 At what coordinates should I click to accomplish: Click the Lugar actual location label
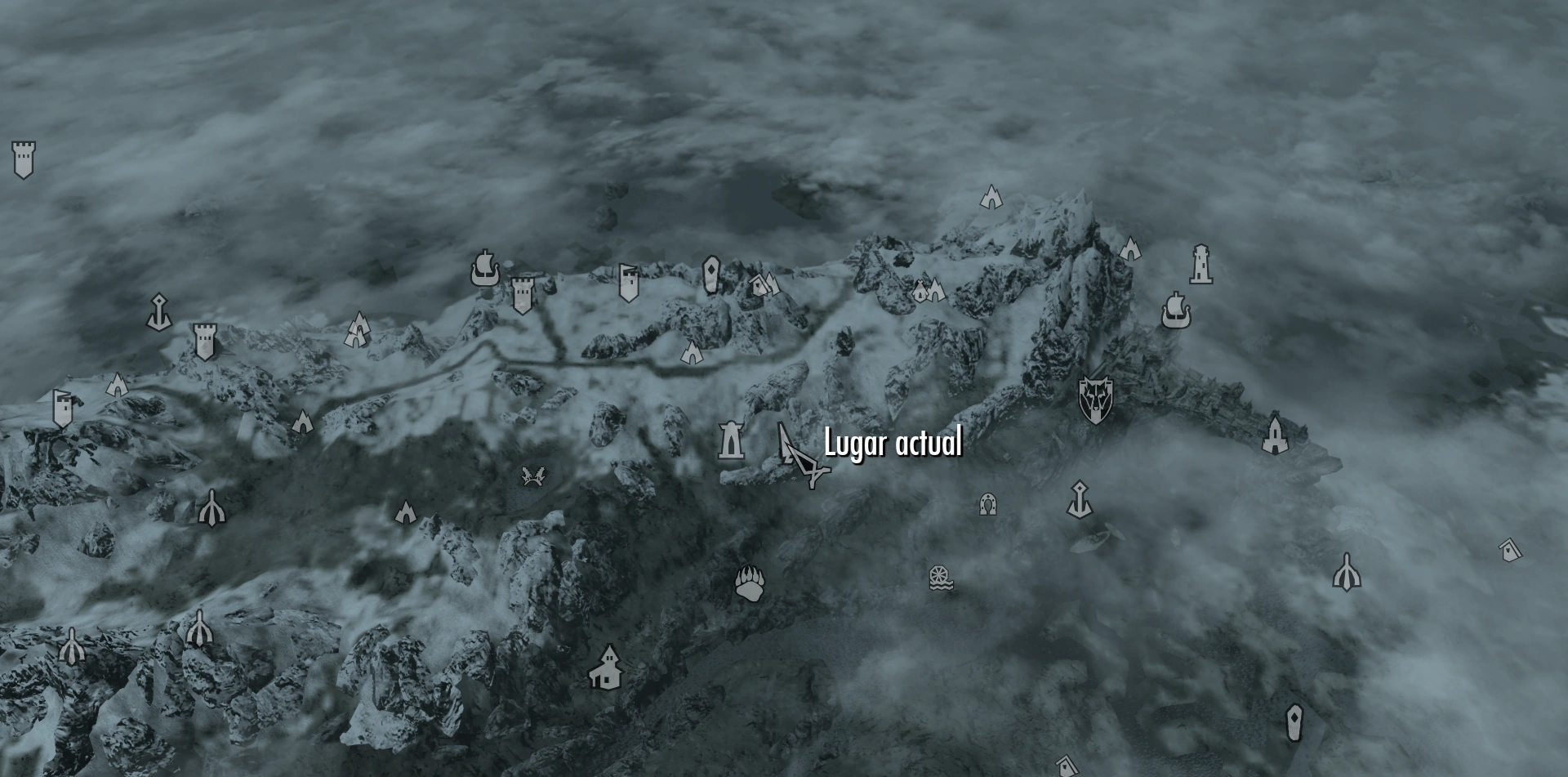[893, 445]
